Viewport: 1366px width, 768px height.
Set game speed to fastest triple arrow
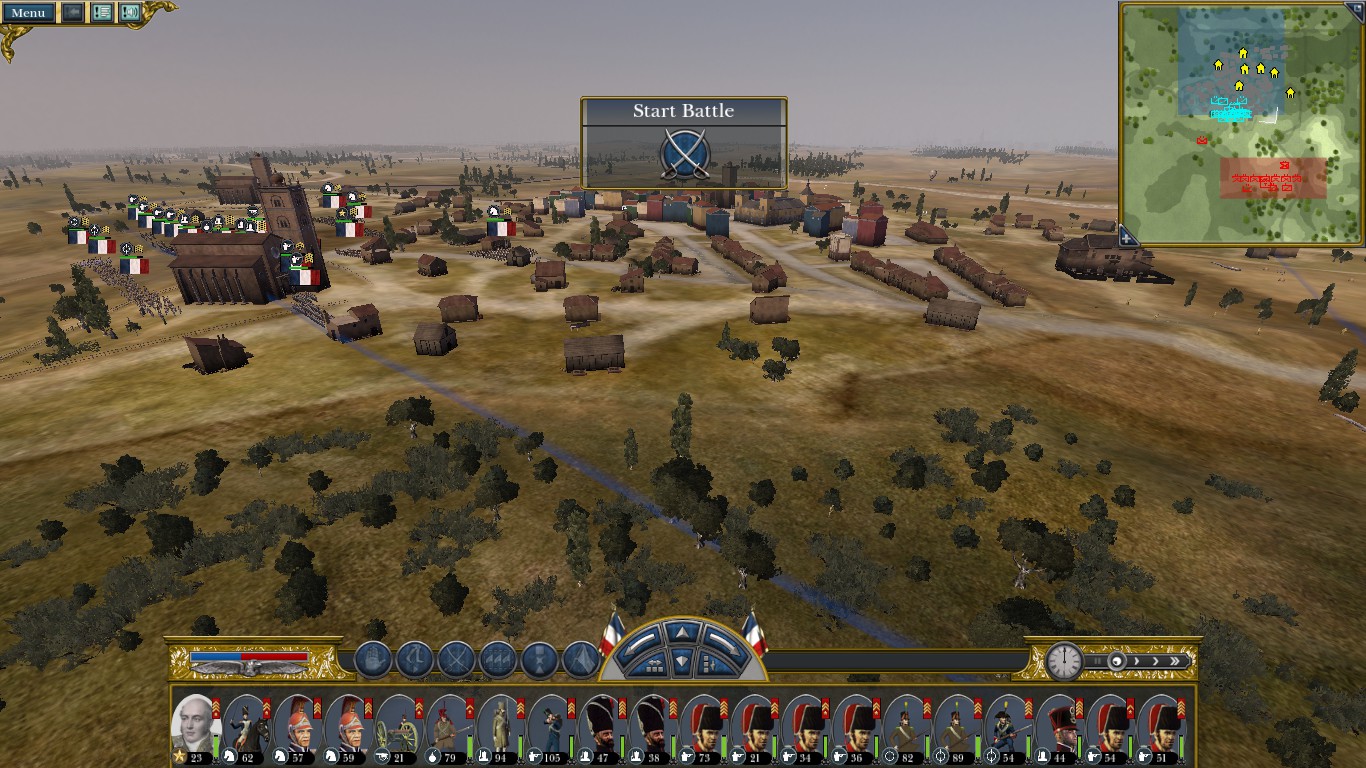1180,661
